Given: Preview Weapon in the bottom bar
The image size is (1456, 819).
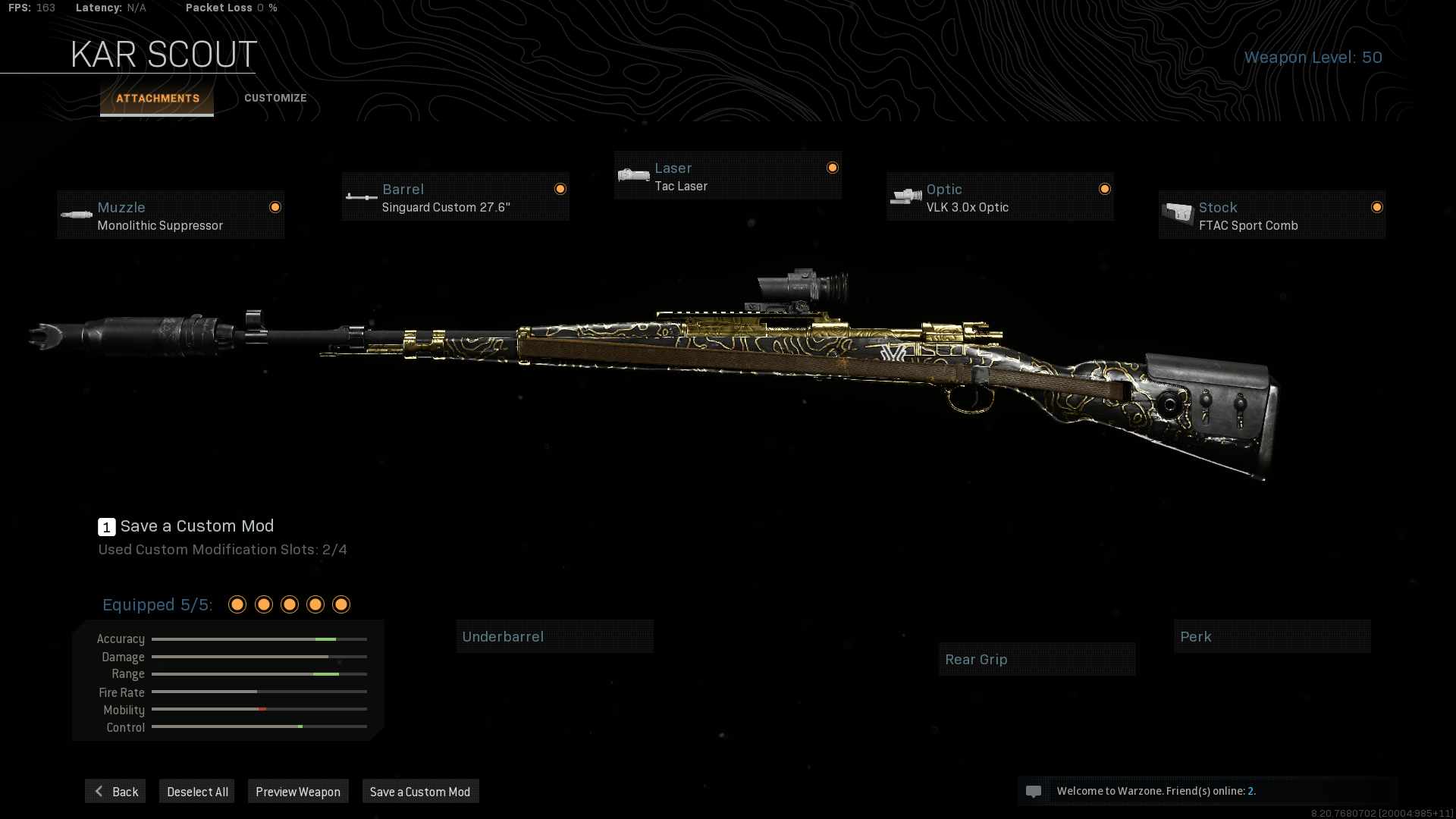Looking at the screenshot, I should pyautogui.click(x=298, y=792).
